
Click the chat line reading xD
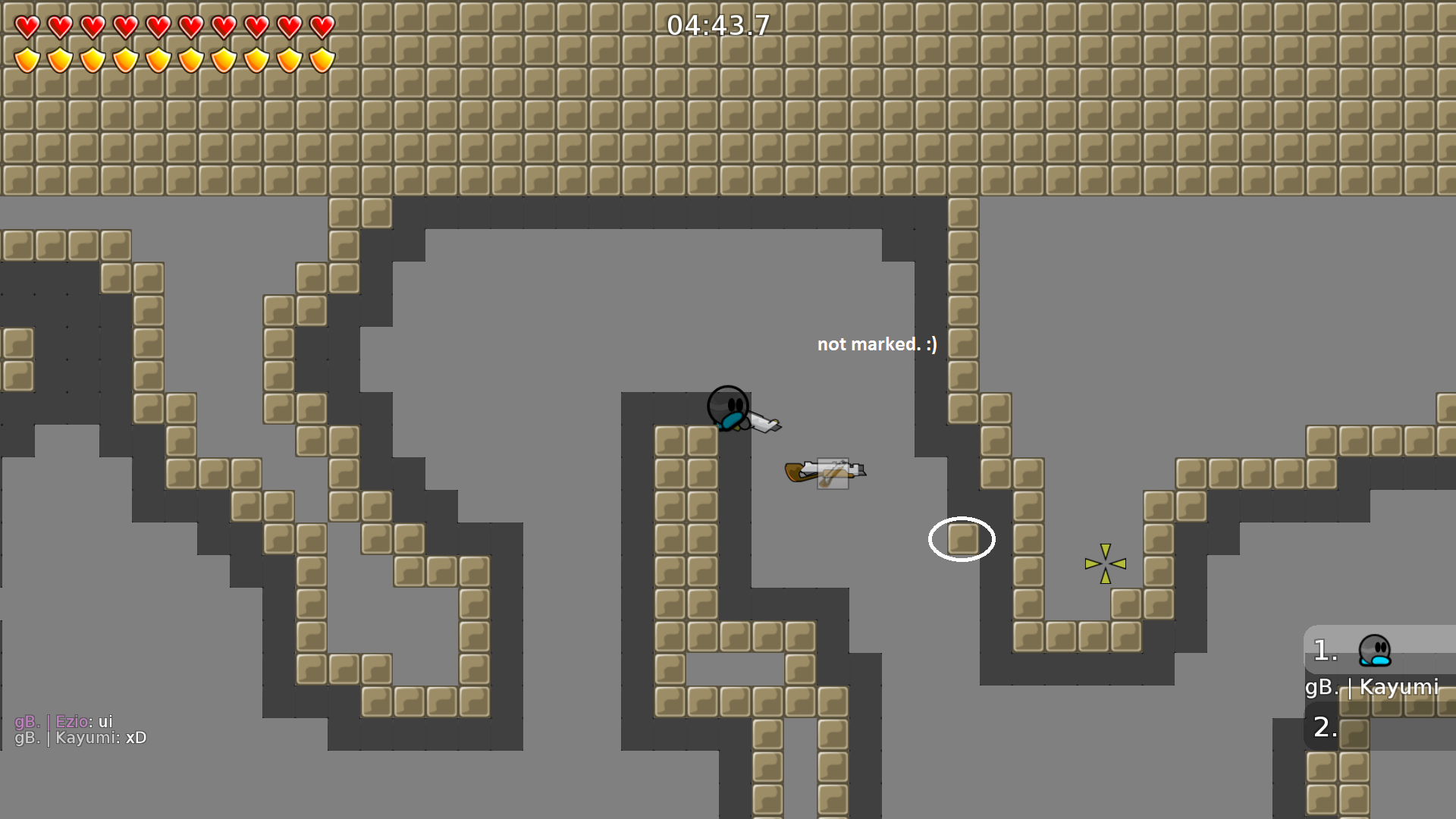pyautogui.click(x=135, y=738)
